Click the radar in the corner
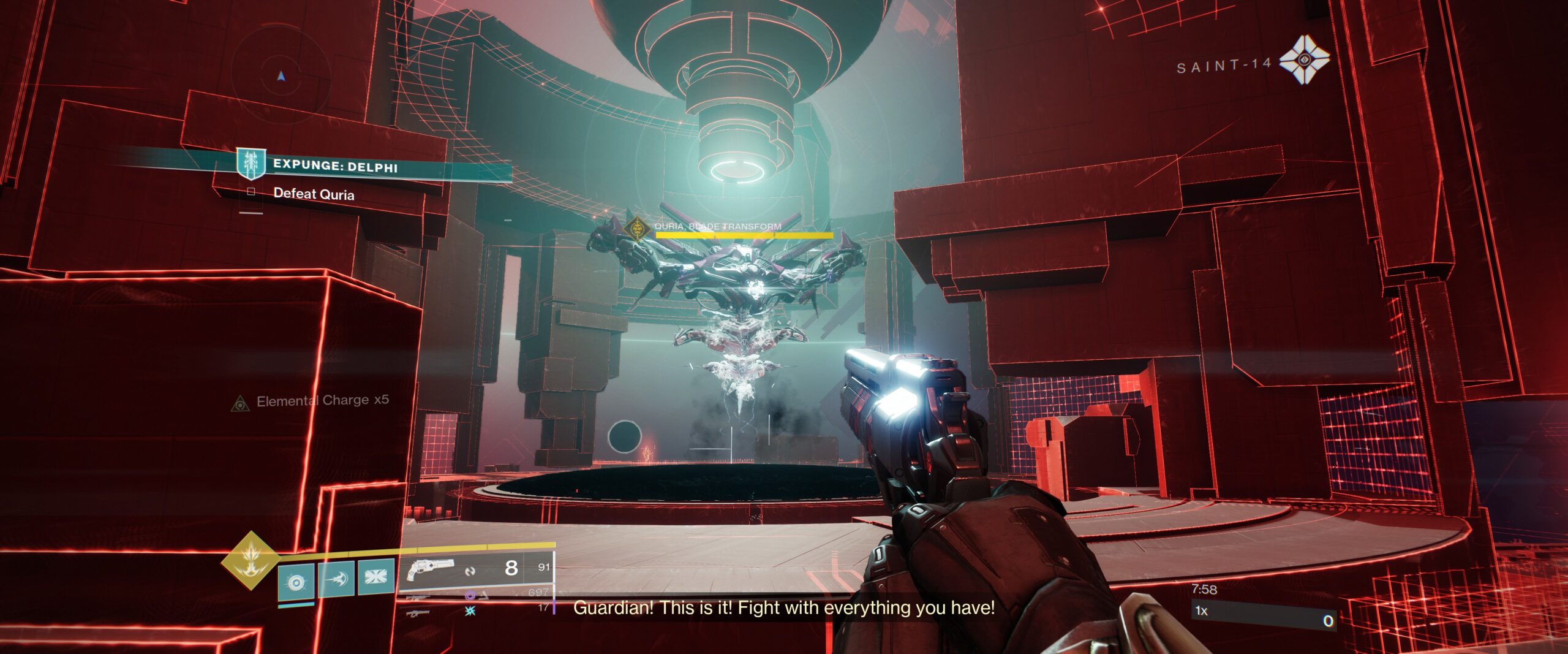 (x=281, y=77)
